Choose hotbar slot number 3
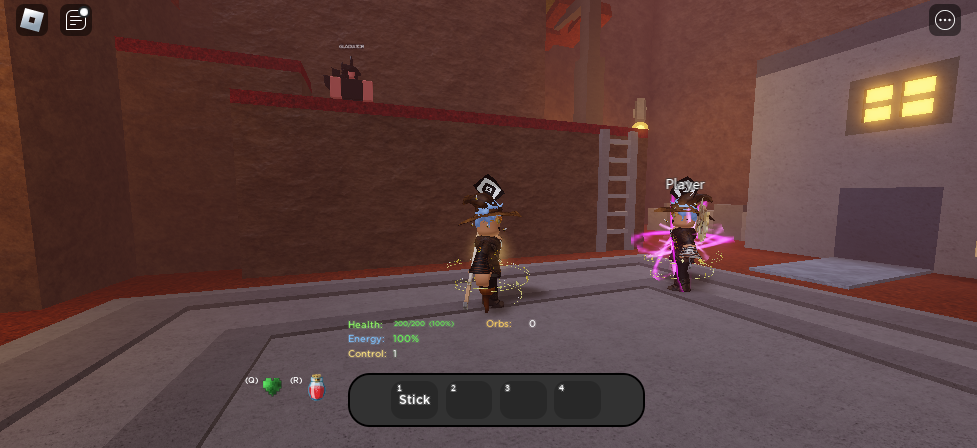This screenshot has width=977, height=448. pyautogui.click(x=523, y=400)
